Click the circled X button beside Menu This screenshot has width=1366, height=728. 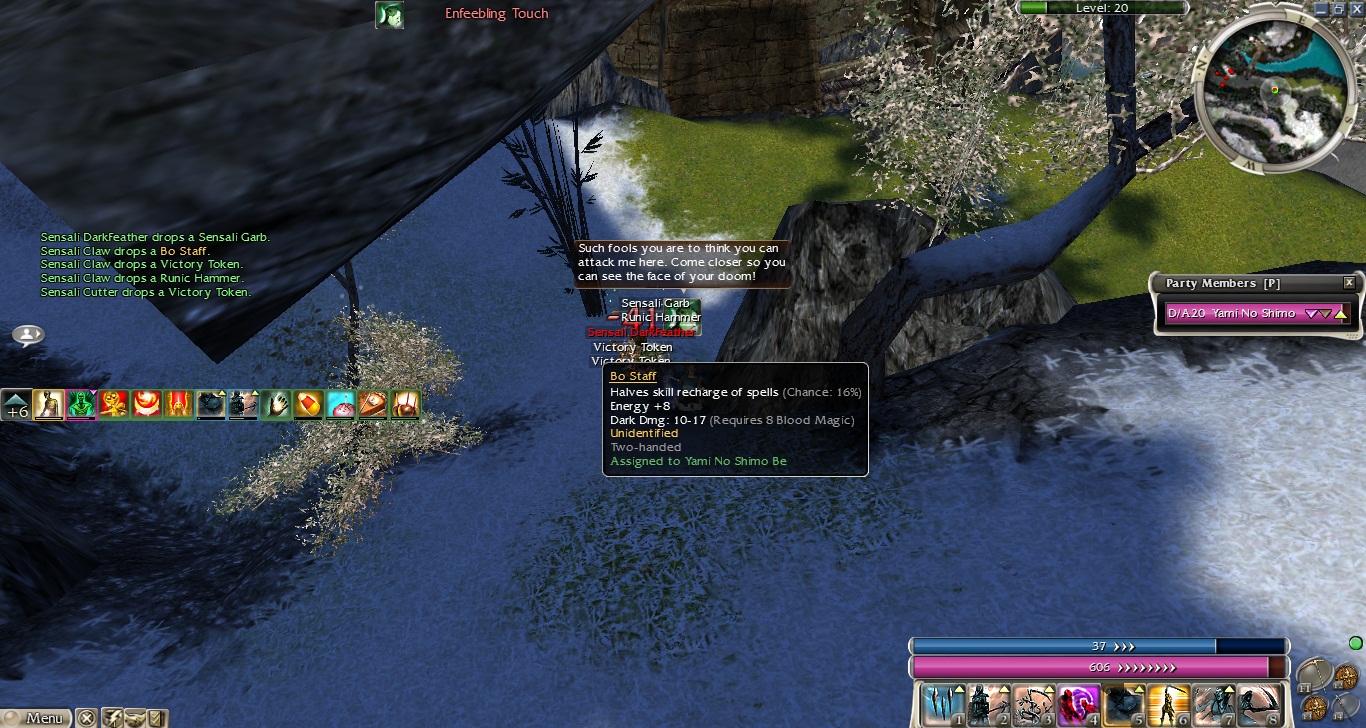coord(87,718)
